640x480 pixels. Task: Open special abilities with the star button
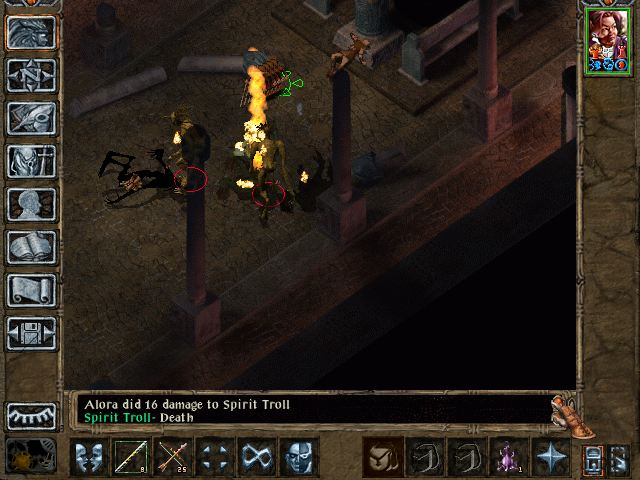(551, 457)
